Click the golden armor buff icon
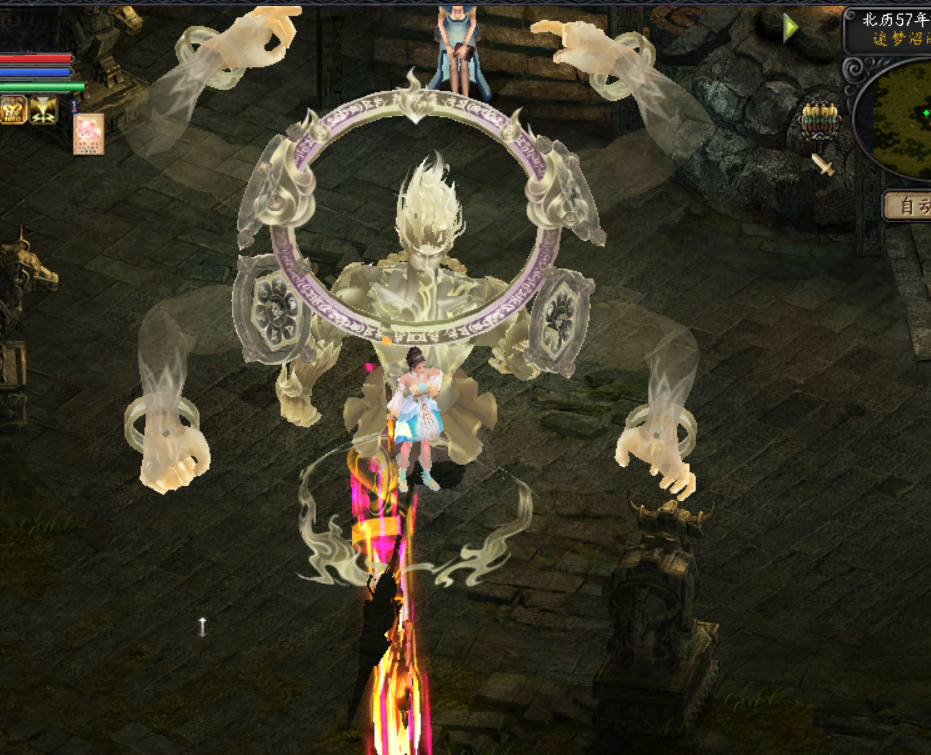Screen dimensions: 931x755 click(13, 110)
